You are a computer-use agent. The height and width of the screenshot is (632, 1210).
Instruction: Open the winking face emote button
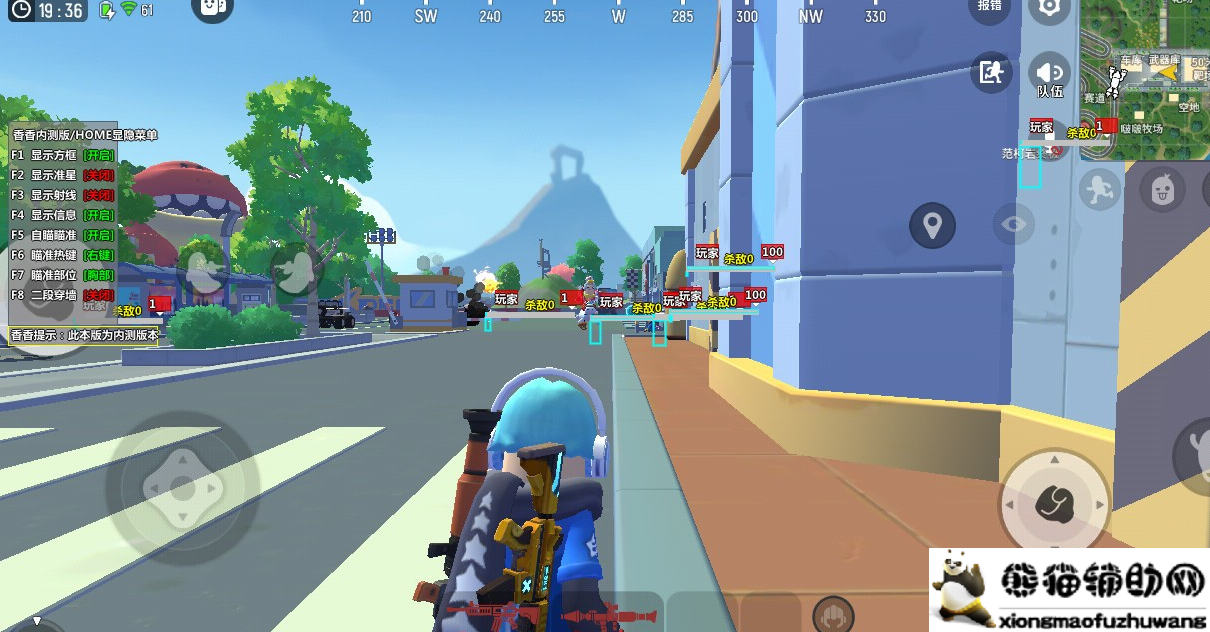point(1162,188)
